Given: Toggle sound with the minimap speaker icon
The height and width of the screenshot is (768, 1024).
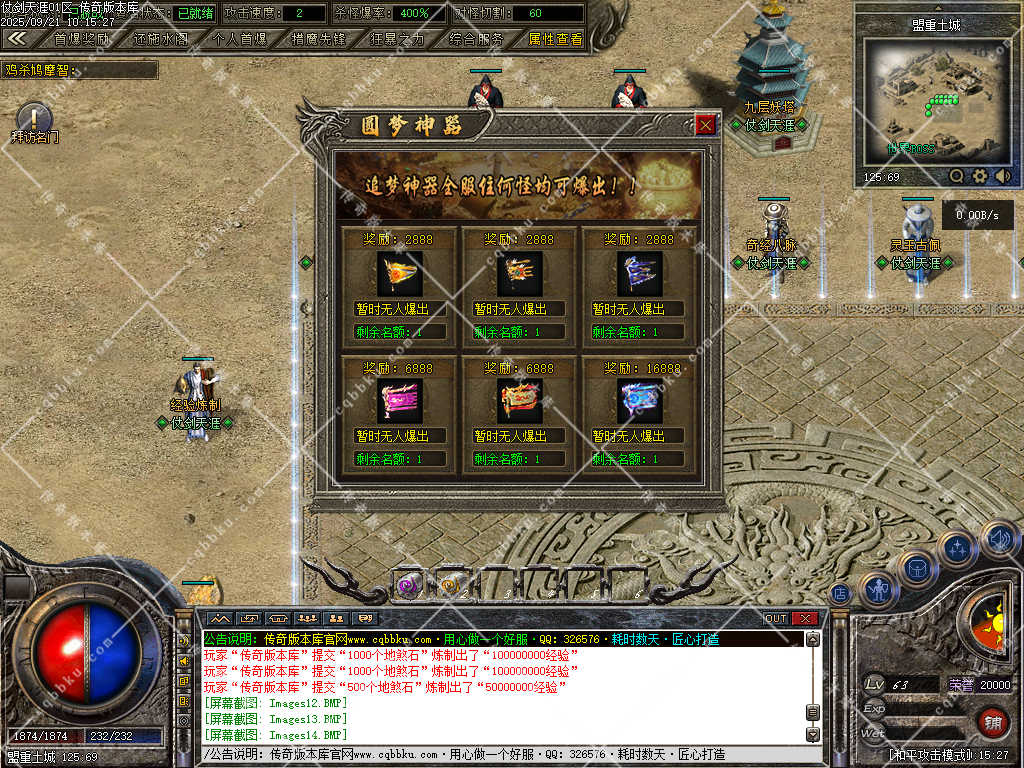Looking at the screenshot, I should click(x=1001, y=176).
